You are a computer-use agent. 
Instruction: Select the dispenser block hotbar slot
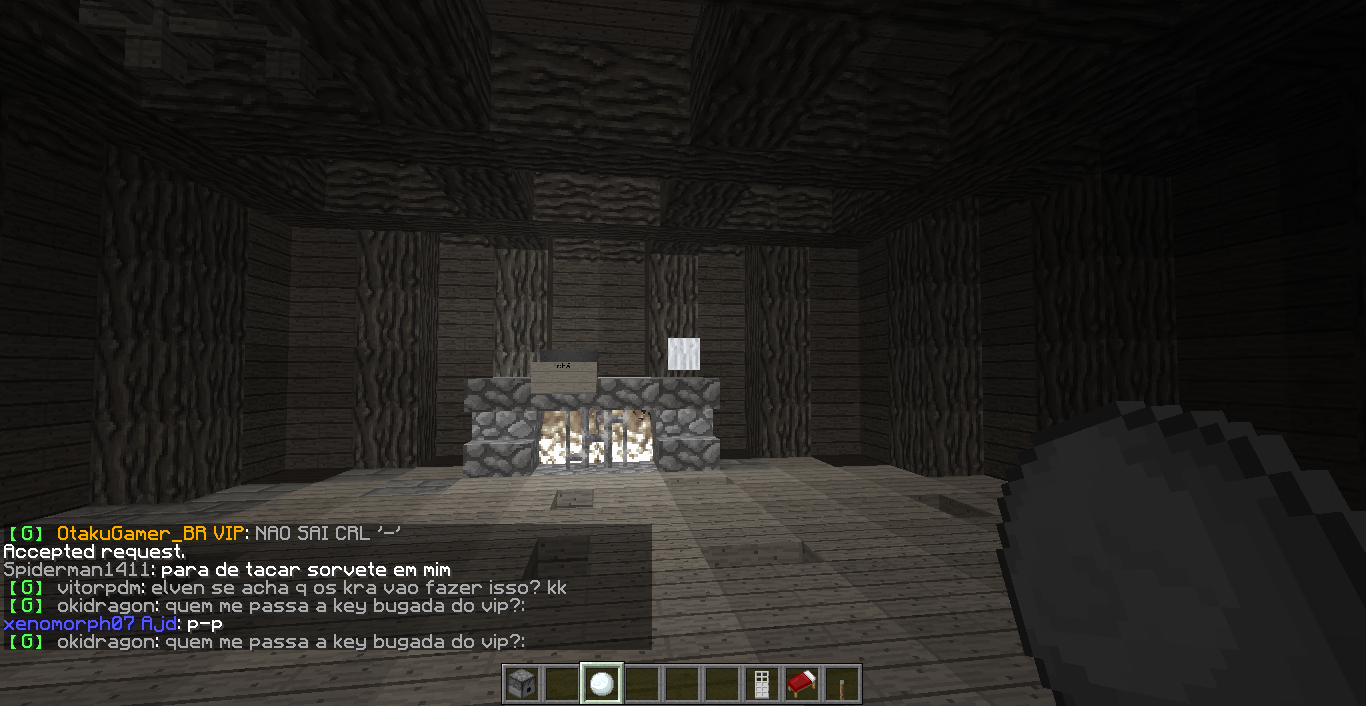point(521,684)
